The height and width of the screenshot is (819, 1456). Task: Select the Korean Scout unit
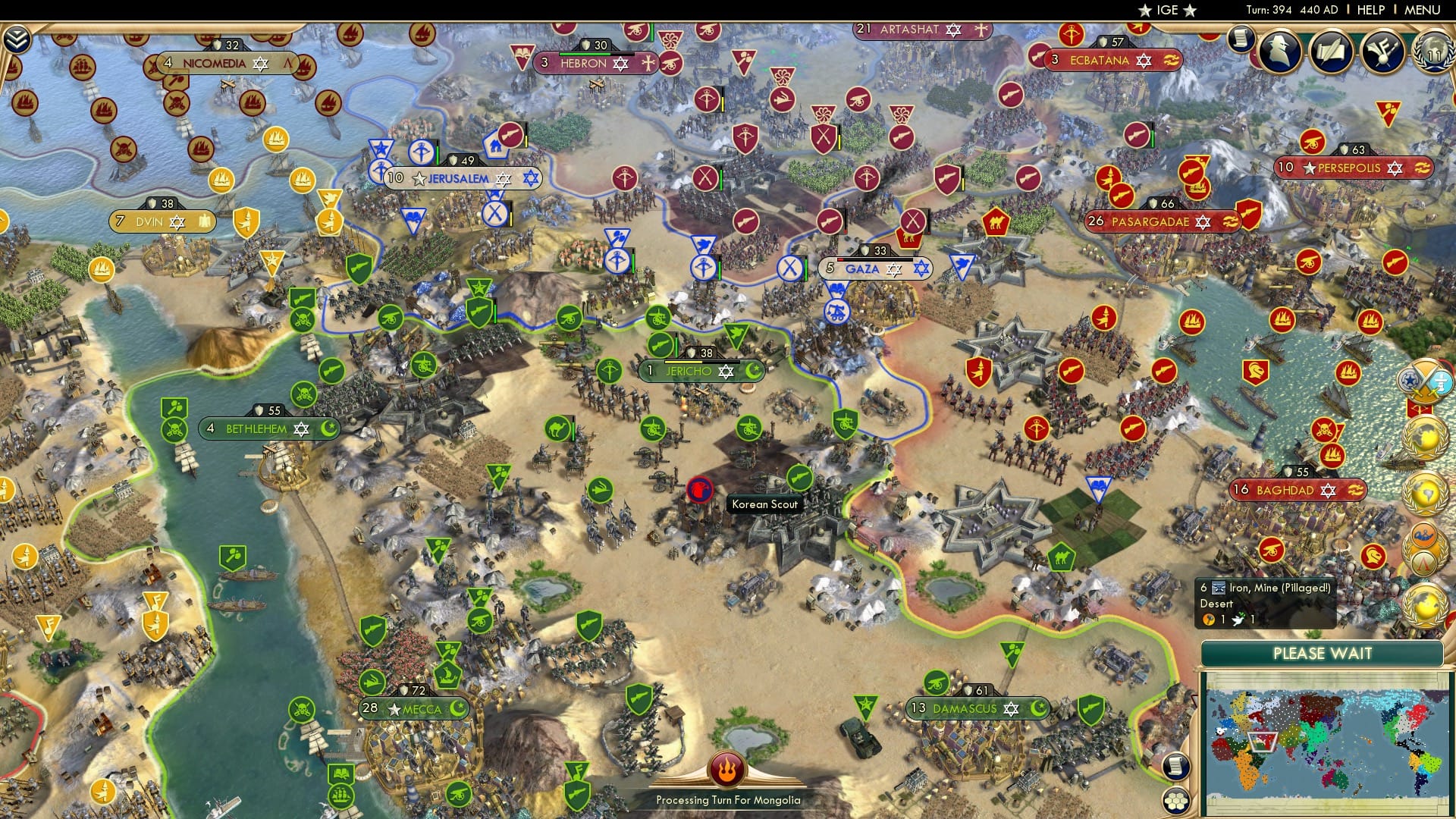pyautogui.click(x=698, y=489)
